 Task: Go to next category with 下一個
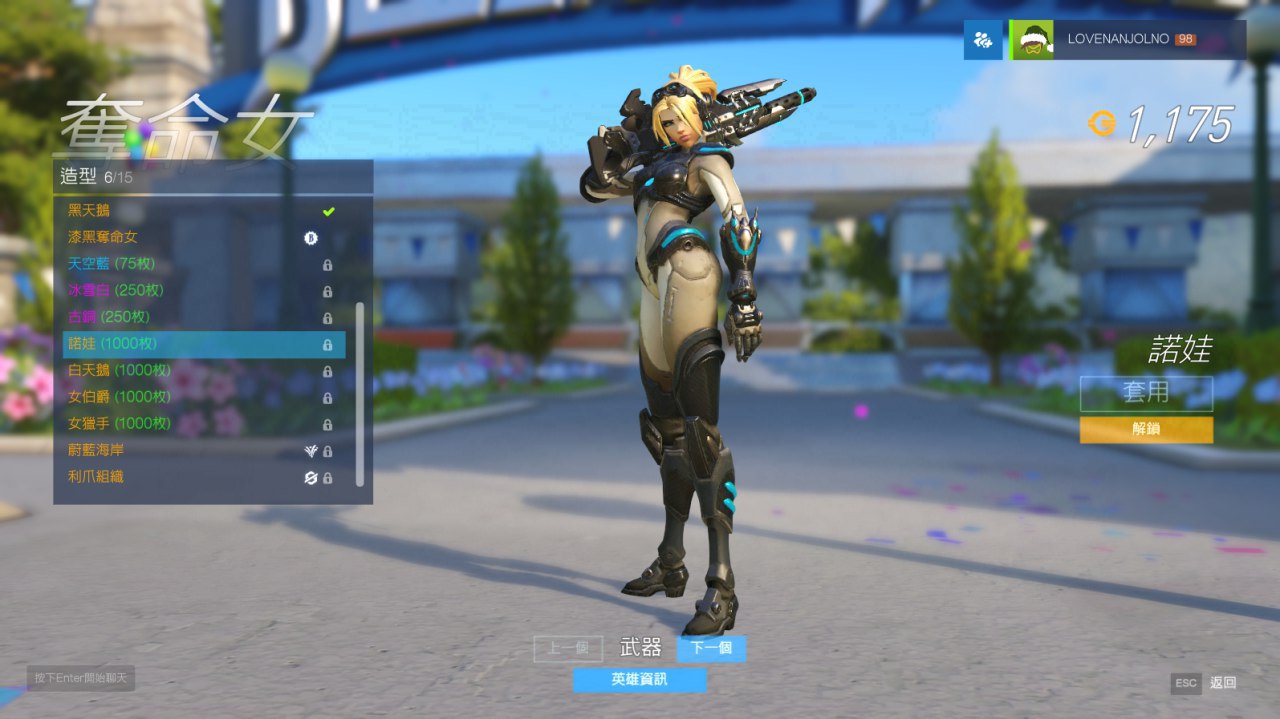(x=711, y=648)
